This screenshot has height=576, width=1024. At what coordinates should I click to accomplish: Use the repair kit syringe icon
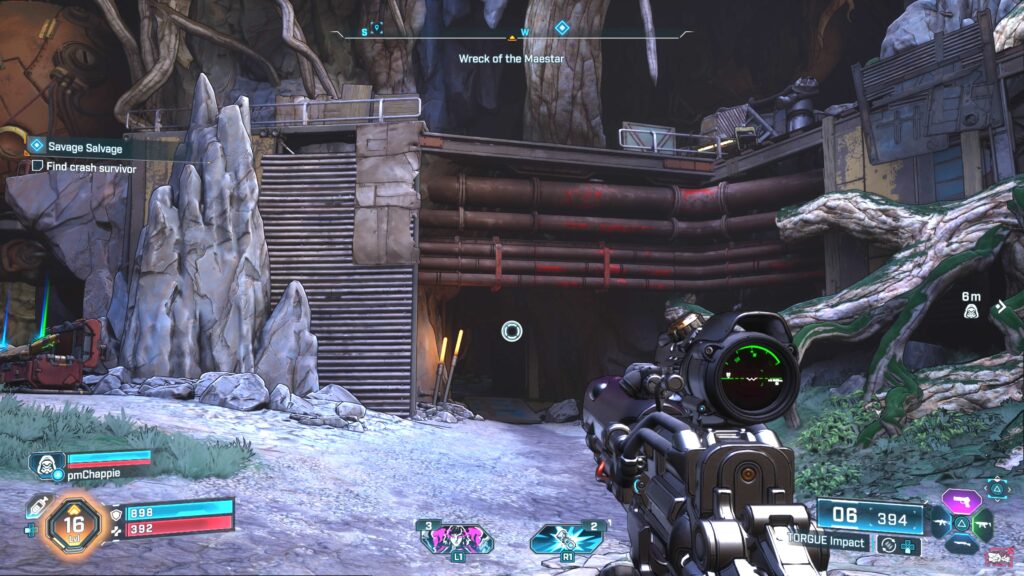tap(37, 507)
